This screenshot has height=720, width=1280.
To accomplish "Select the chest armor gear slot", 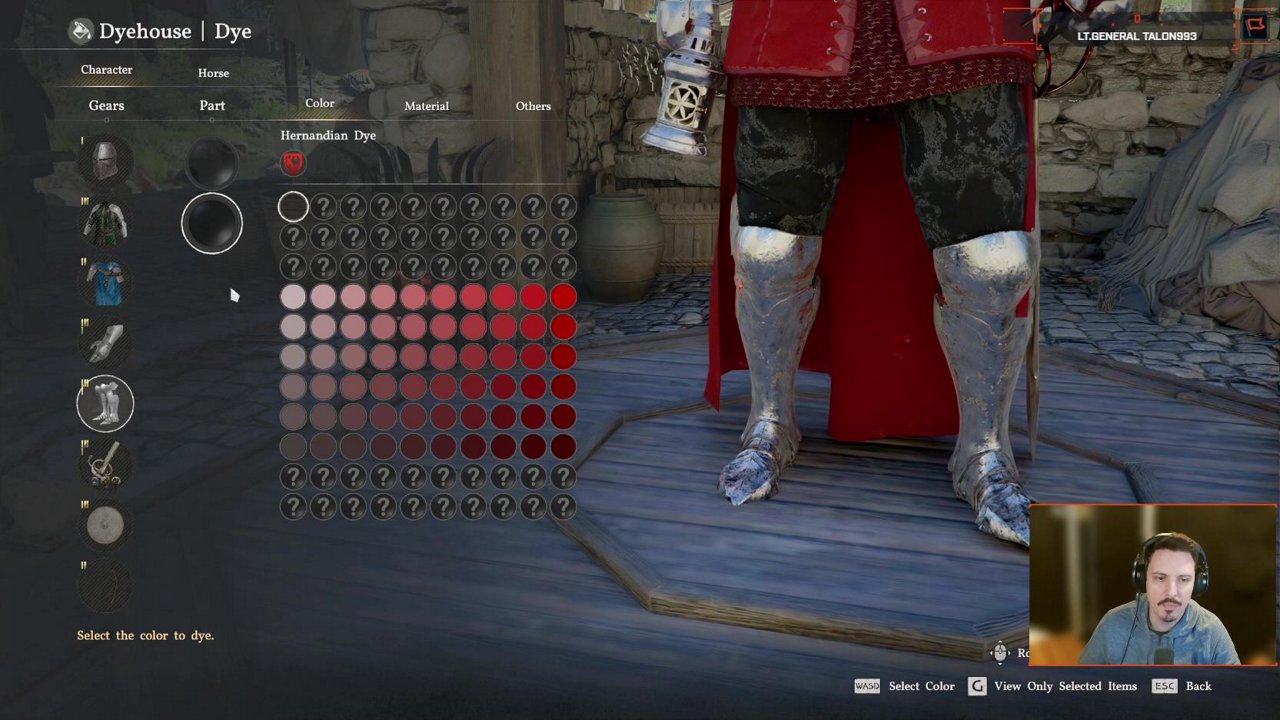I will (x=105, y=223).
